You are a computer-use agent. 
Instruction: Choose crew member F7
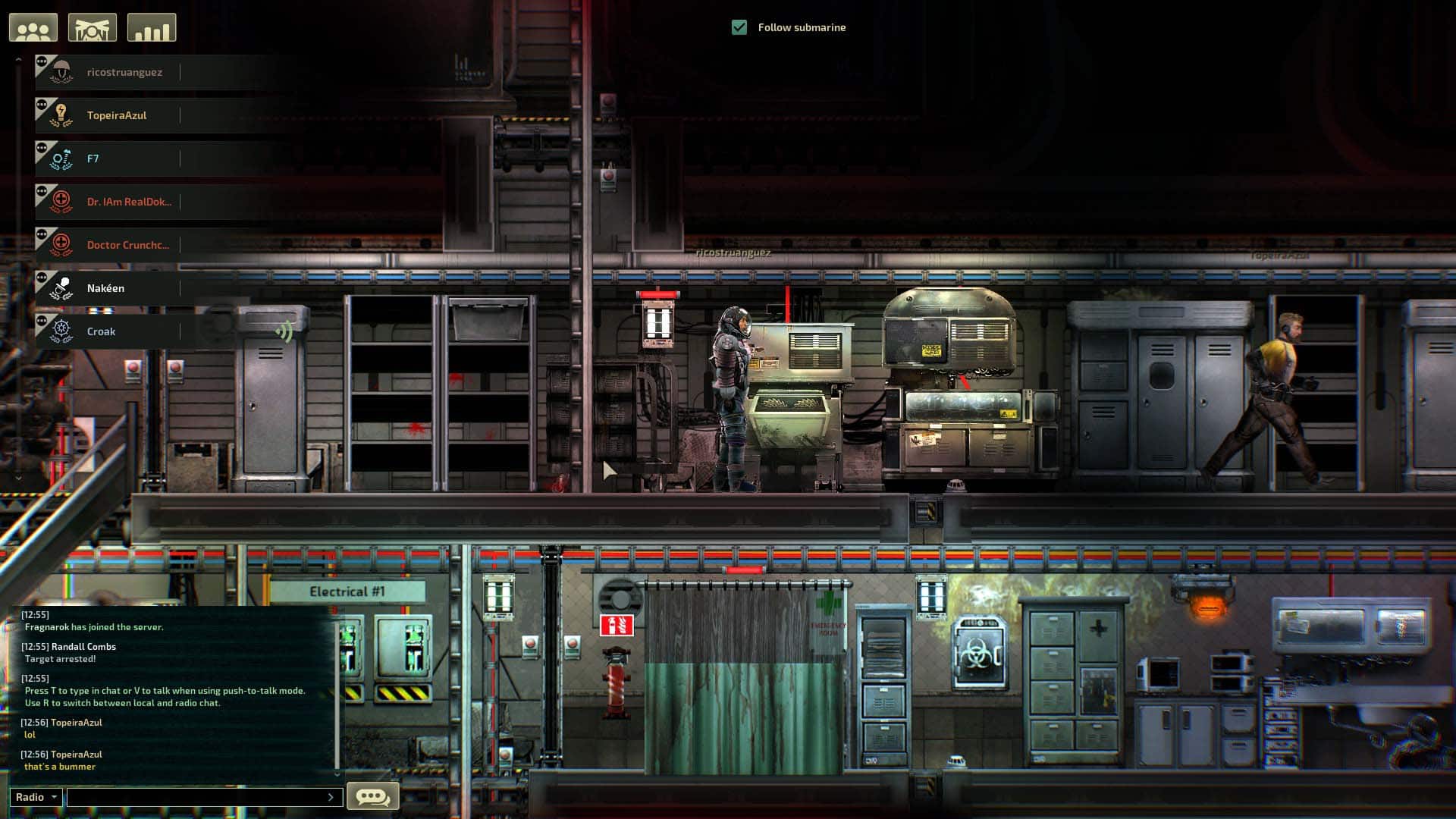coord(93,158)
